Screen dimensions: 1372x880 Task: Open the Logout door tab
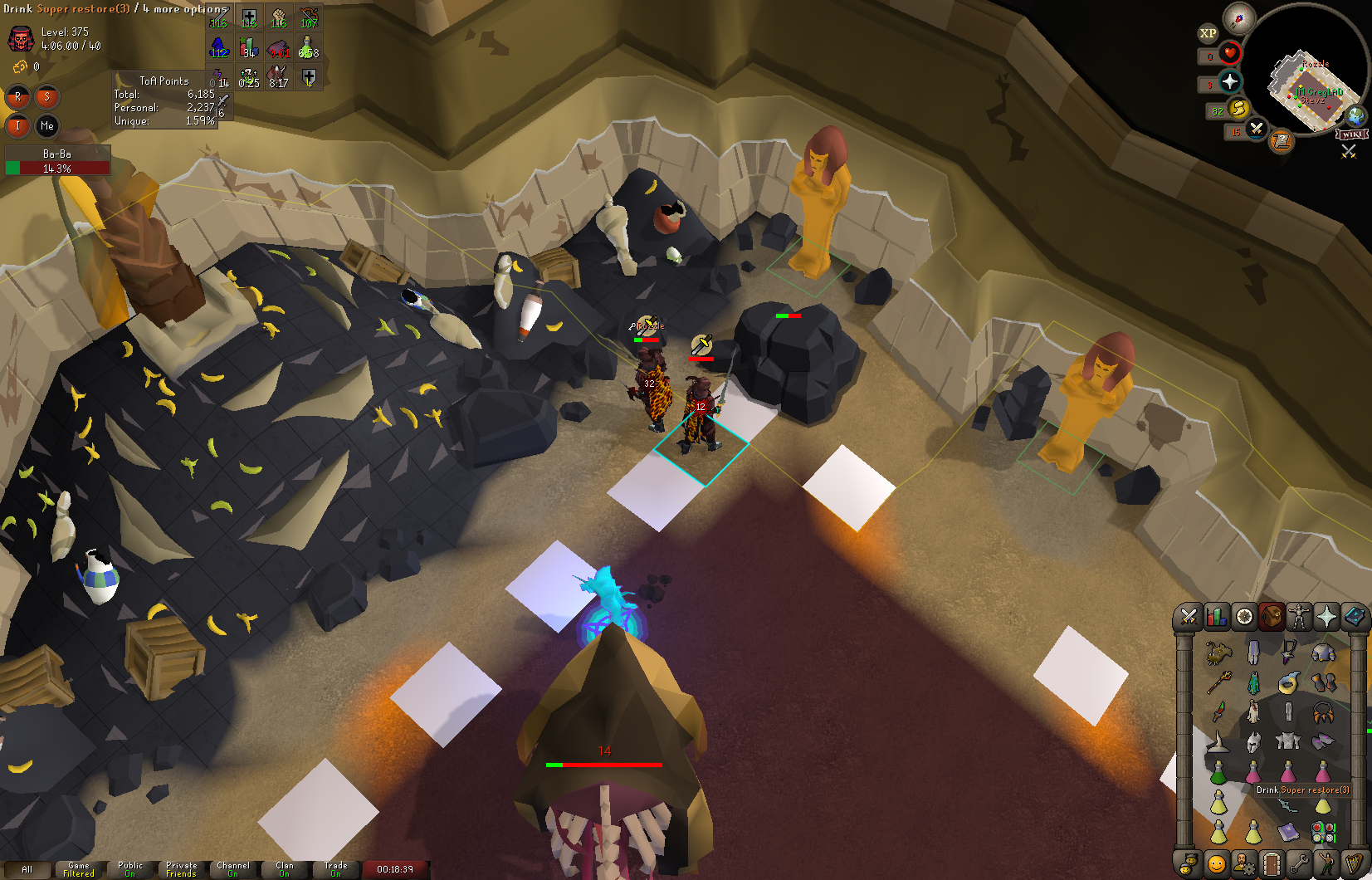point(1271,863)
